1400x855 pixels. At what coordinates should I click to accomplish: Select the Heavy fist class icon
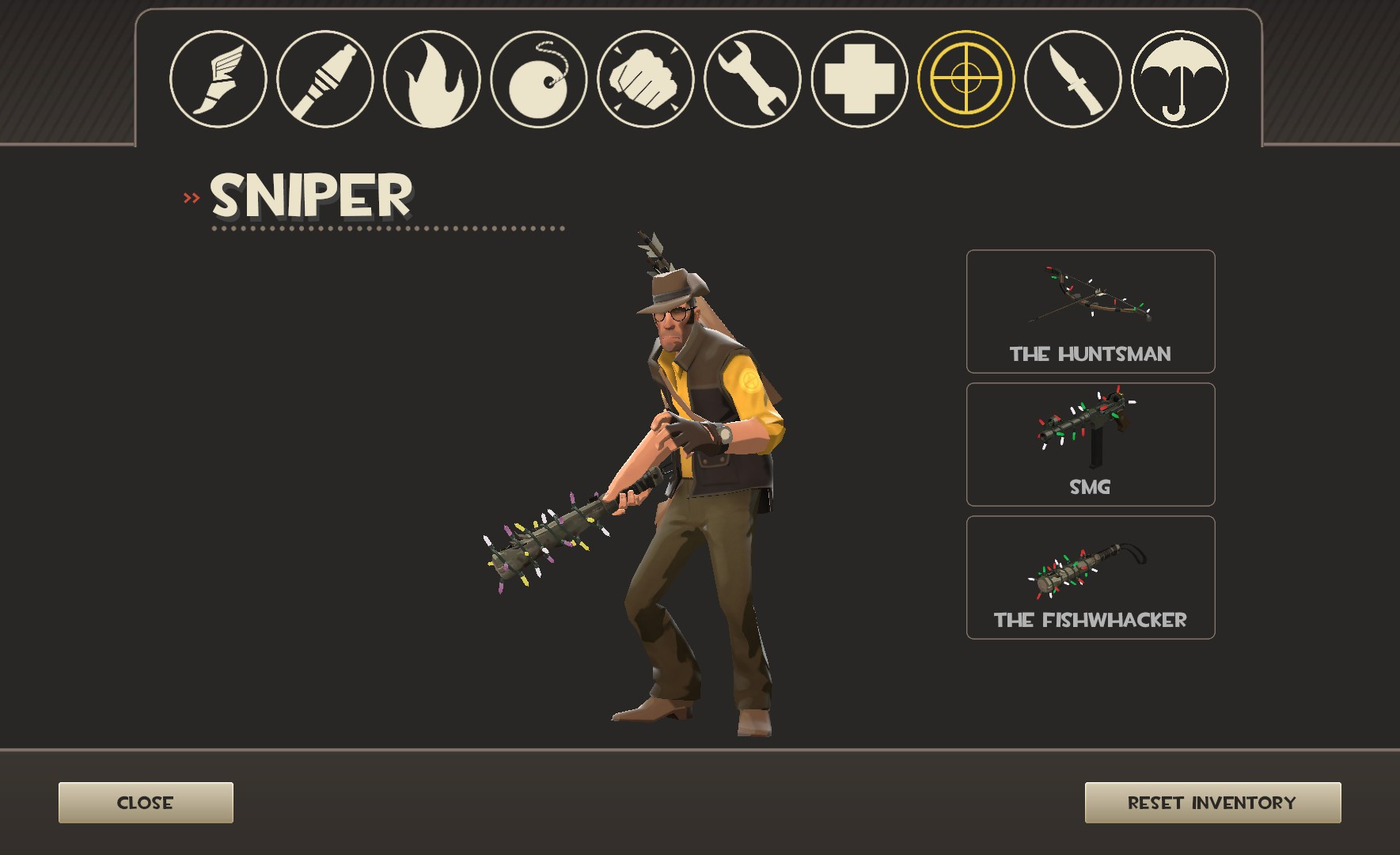point(647,79)
